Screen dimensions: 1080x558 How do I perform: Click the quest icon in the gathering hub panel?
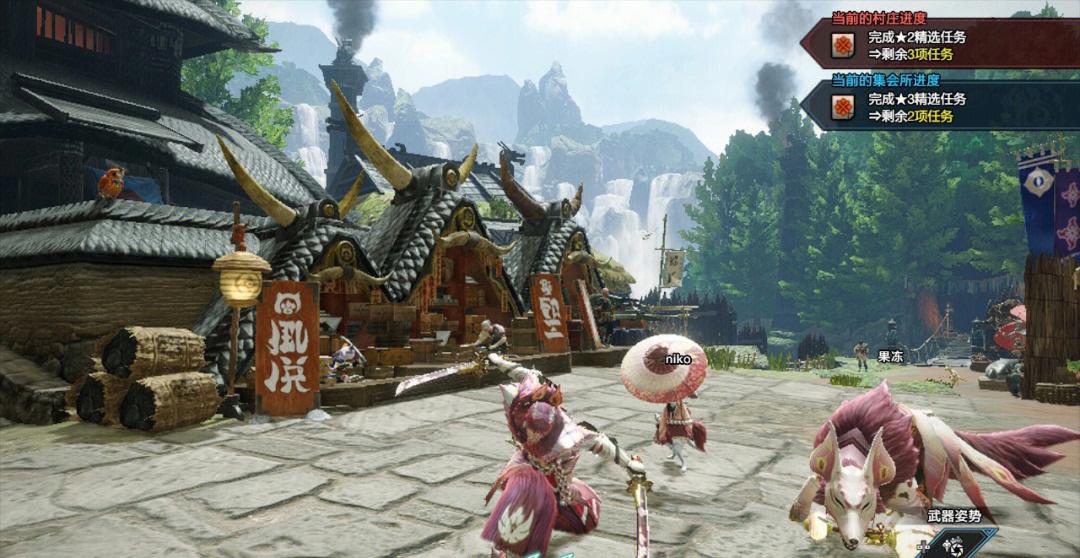click(844, 107)
